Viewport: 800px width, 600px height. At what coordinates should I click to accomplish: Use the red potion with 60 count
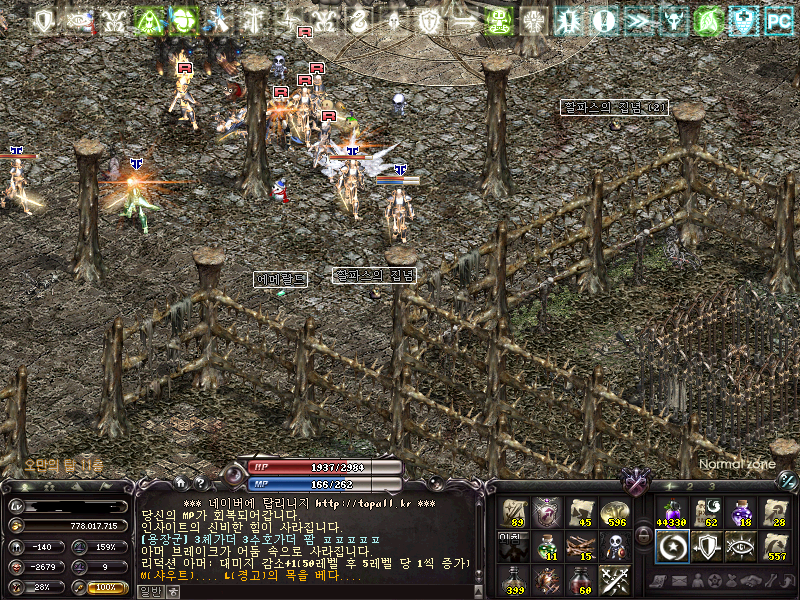581,578
